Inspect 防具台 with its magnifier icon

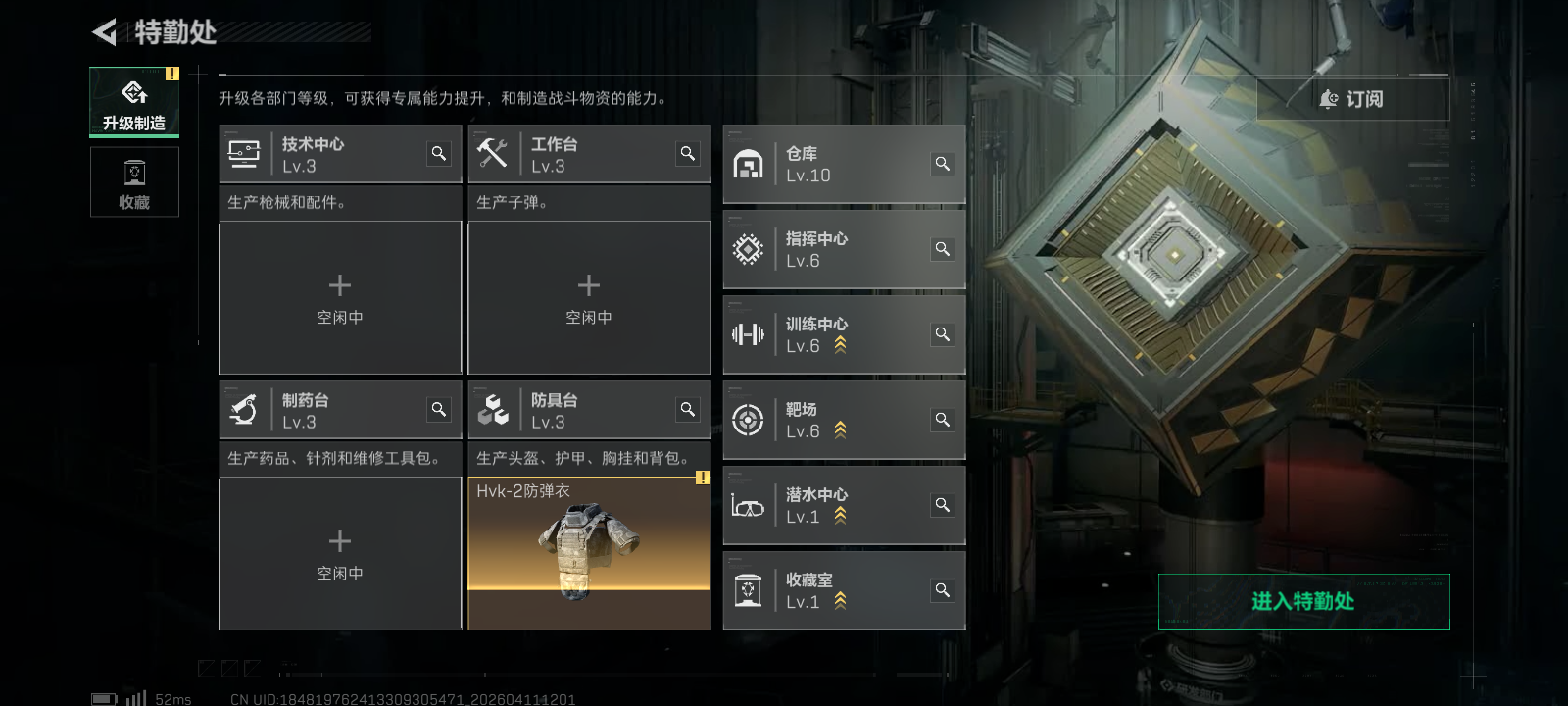[688, 409]
